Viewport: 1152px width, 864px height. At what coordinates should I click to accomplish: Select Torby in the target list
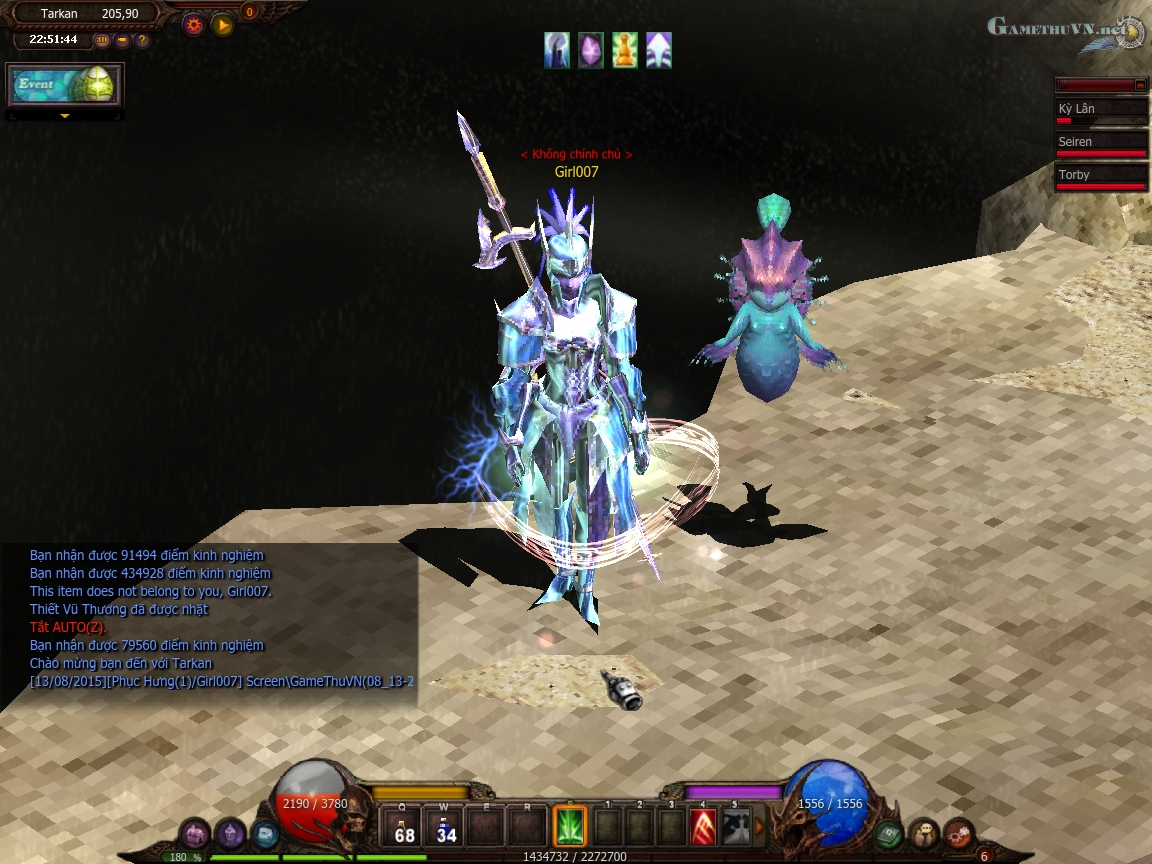coord(1102,177)
